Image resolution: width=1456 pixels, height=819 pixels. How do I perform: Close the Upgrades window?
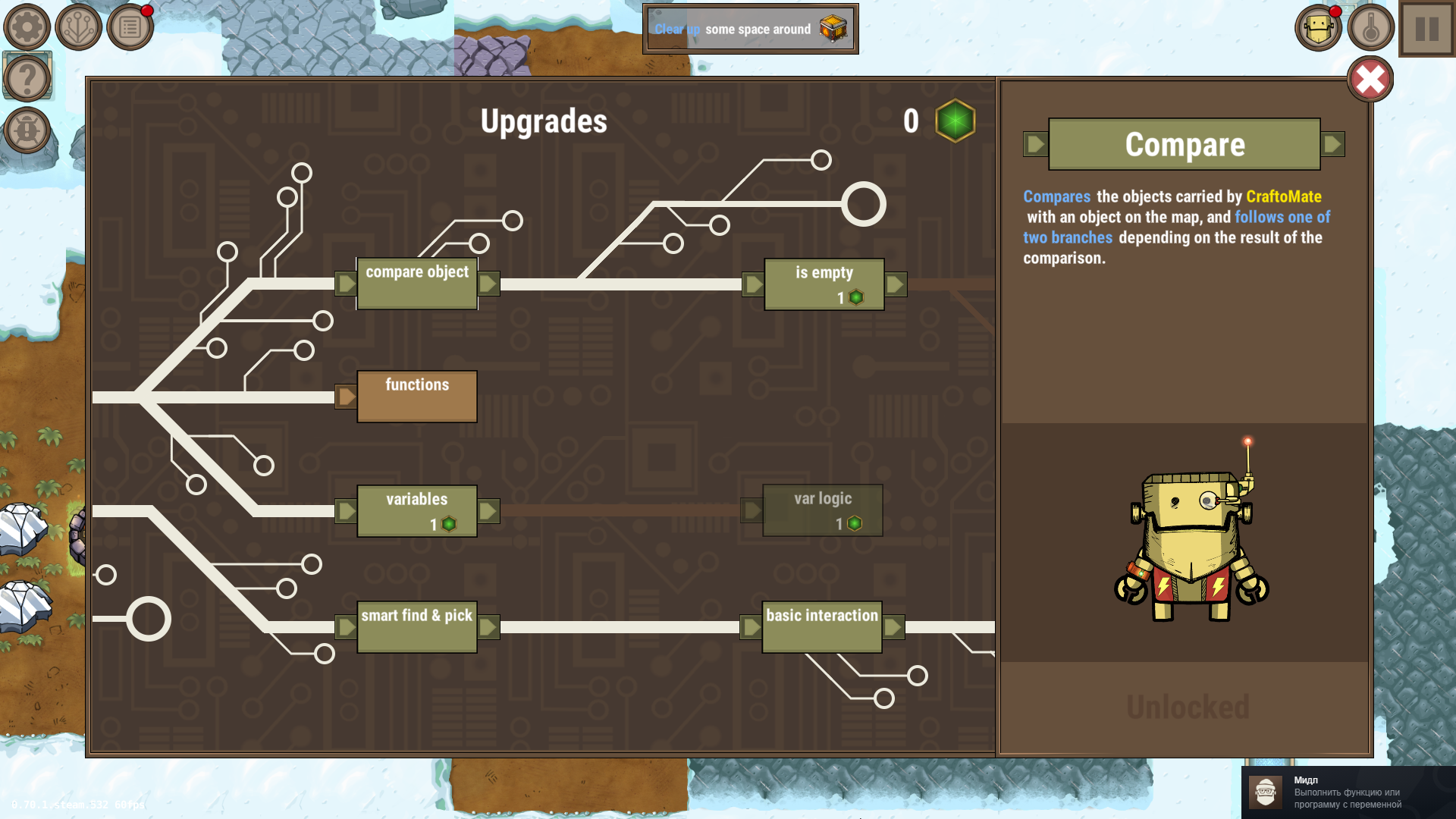1370,80
